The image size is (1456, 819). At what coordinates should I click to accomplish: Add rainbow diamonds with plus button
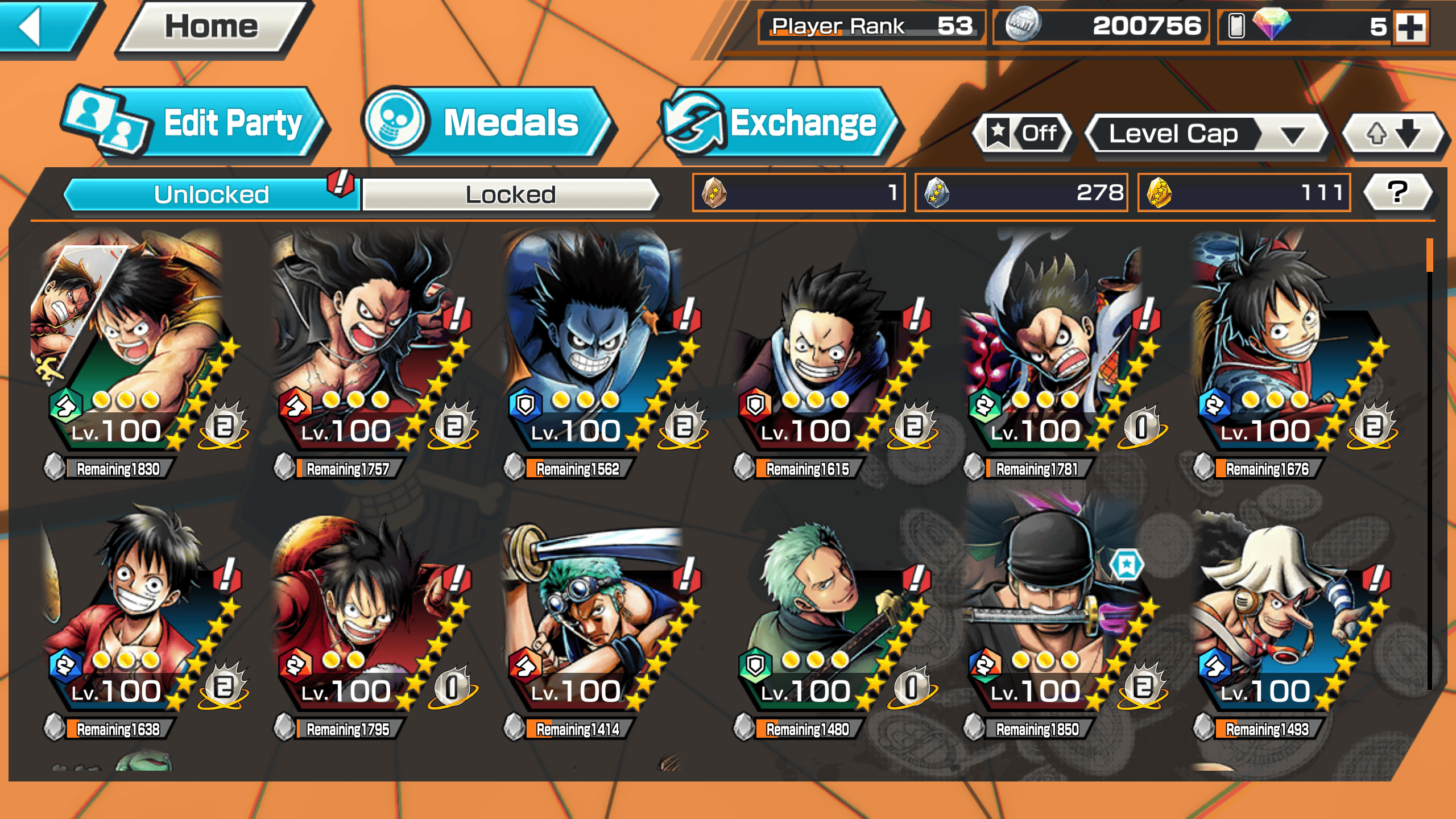point(1411,27)
